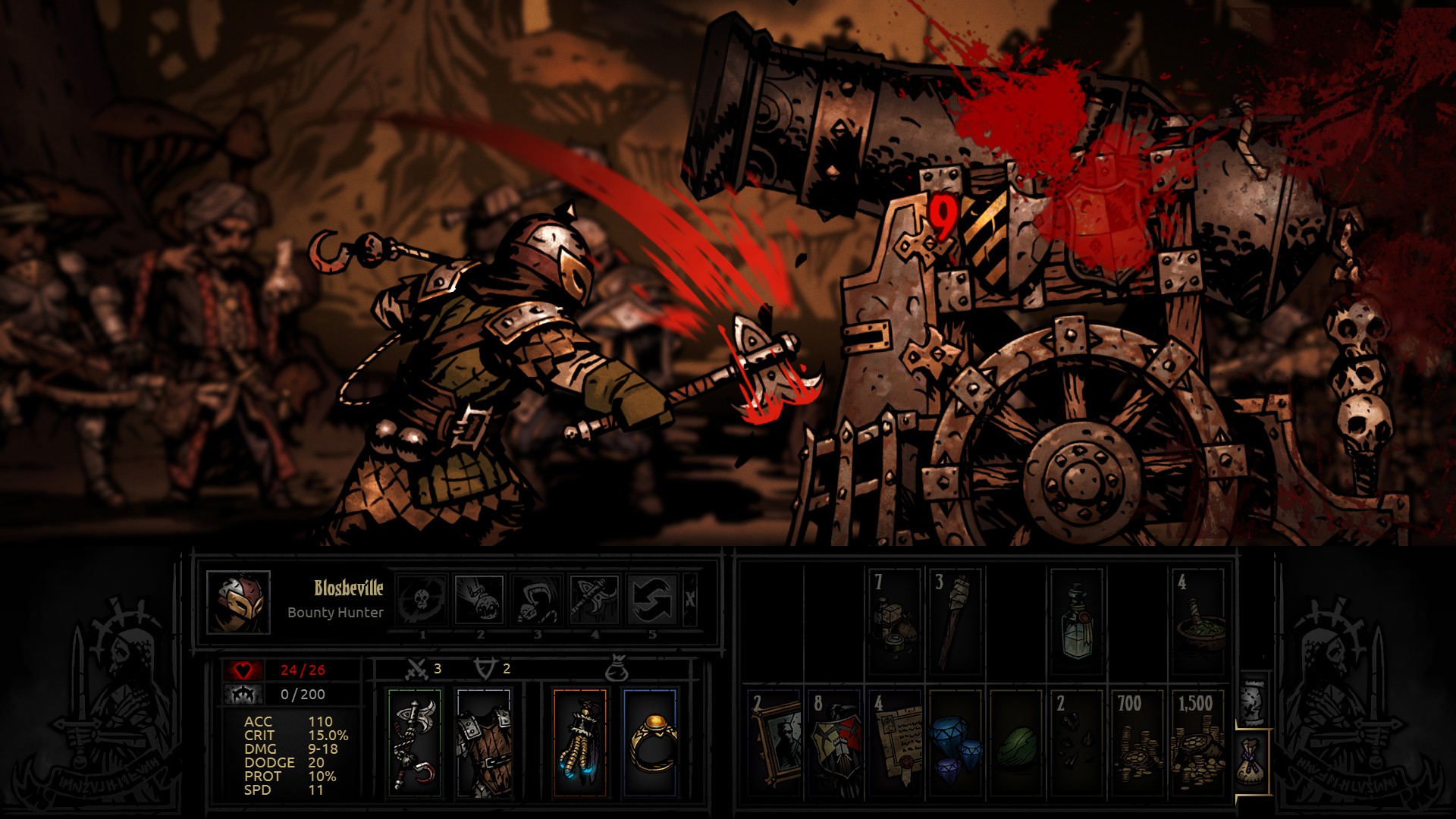The width and height of the screenshot is (1456, 819).
Task: Pick the food provisions stack
Action: tap(896, 621)
